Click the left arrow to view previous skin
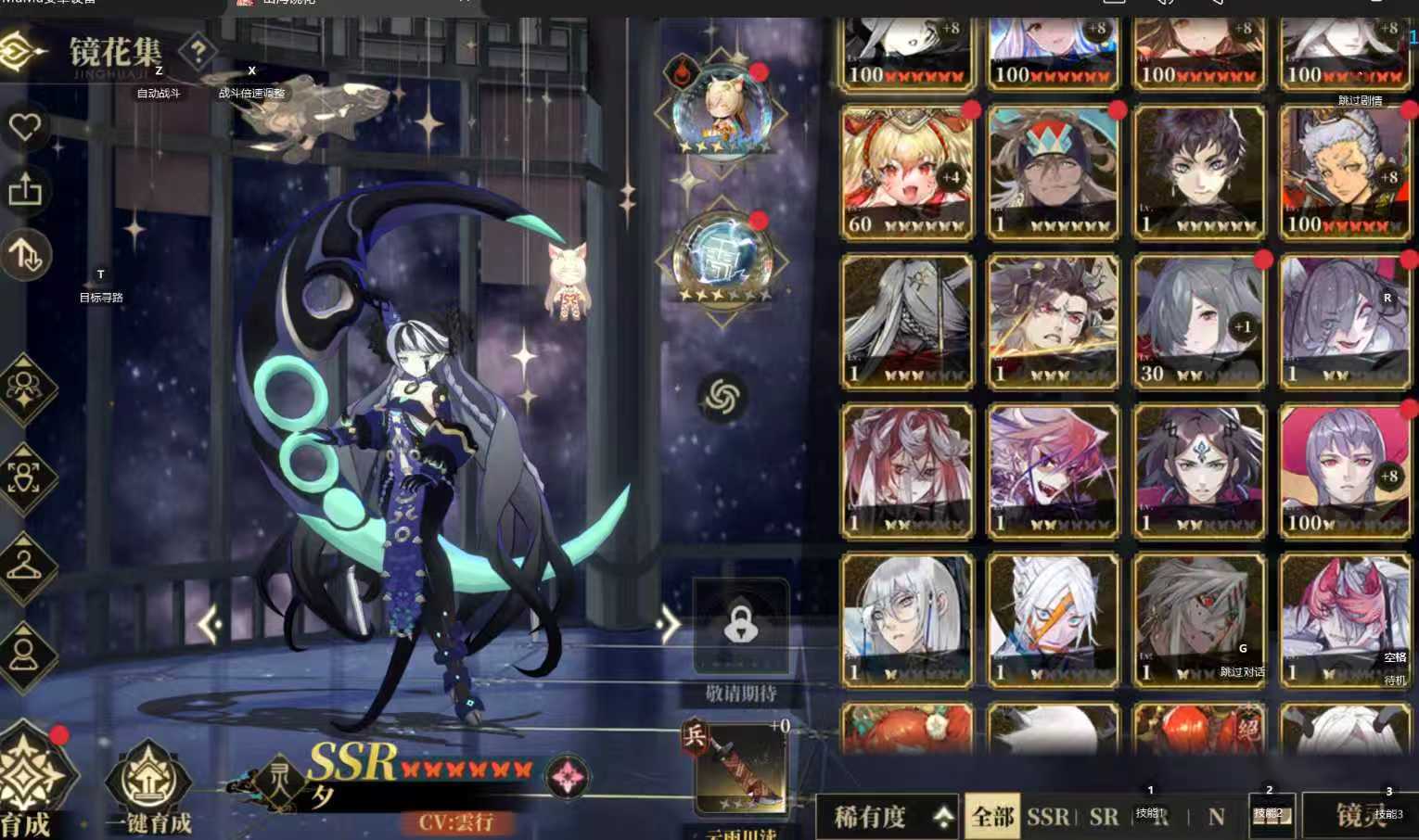Viewport: 1419px width, 840px height. (210, 623)
